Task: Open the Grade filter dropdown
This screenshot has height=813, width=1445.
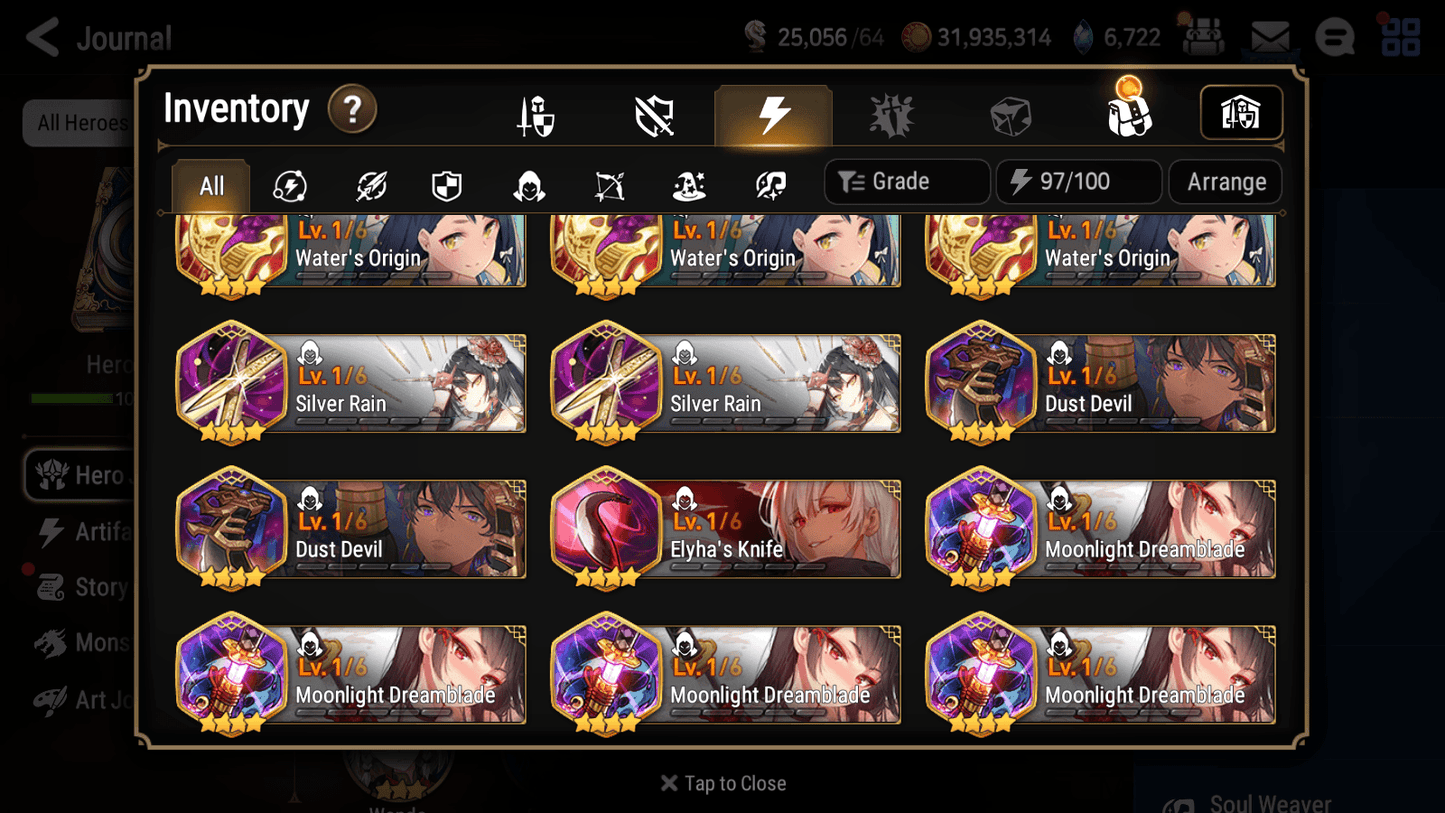Action: [x=906, y=182]
